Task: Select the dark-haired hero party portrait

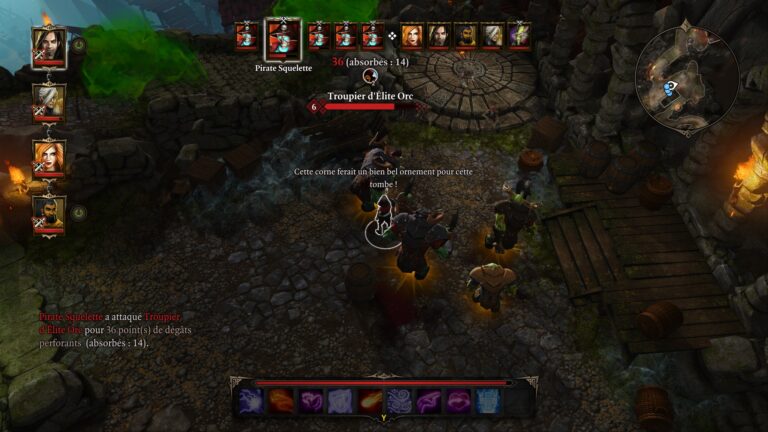Action: coord(49,44)
